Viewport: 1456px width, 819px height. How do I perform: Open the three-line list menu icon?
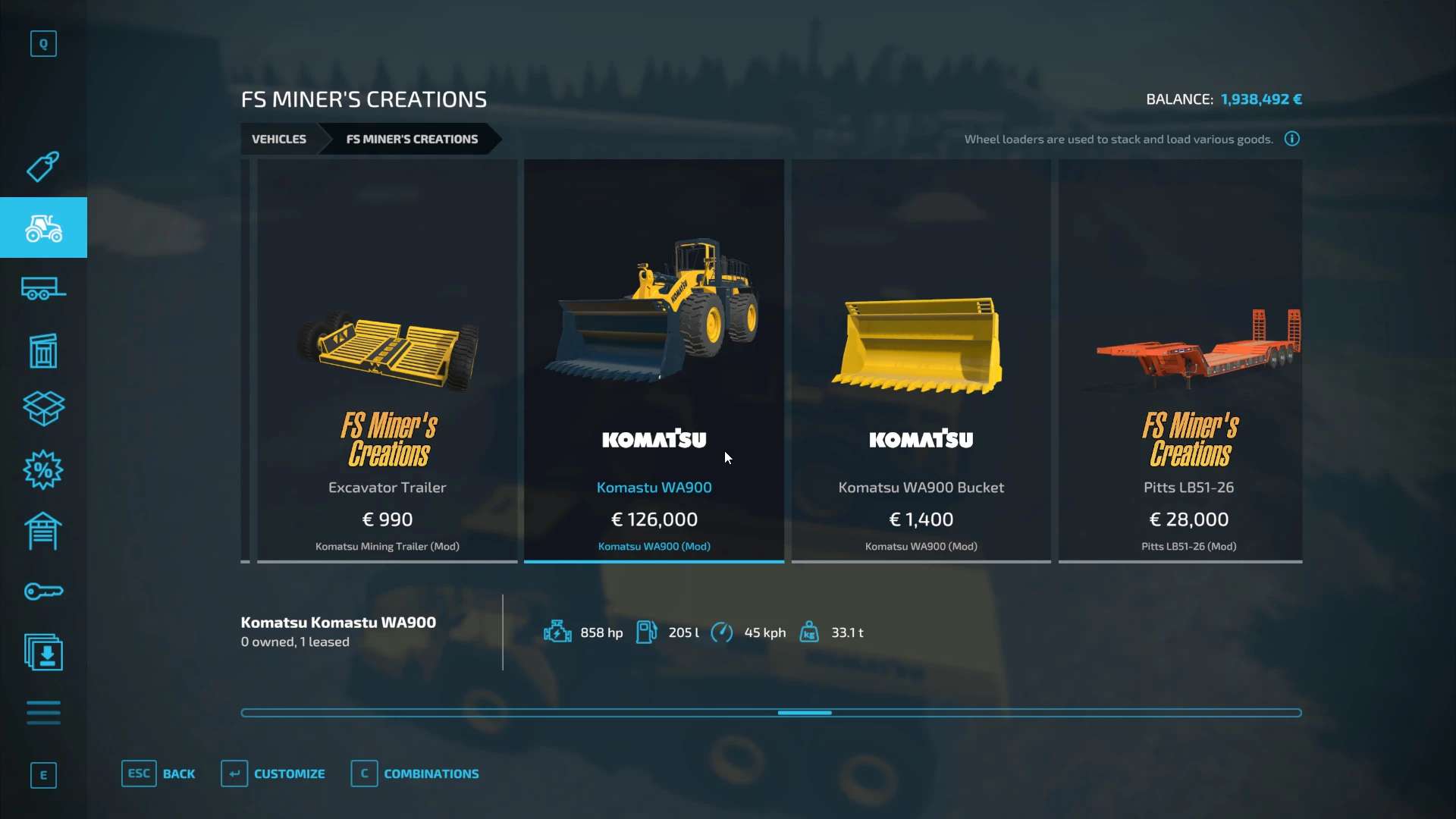tap(43, 713)
